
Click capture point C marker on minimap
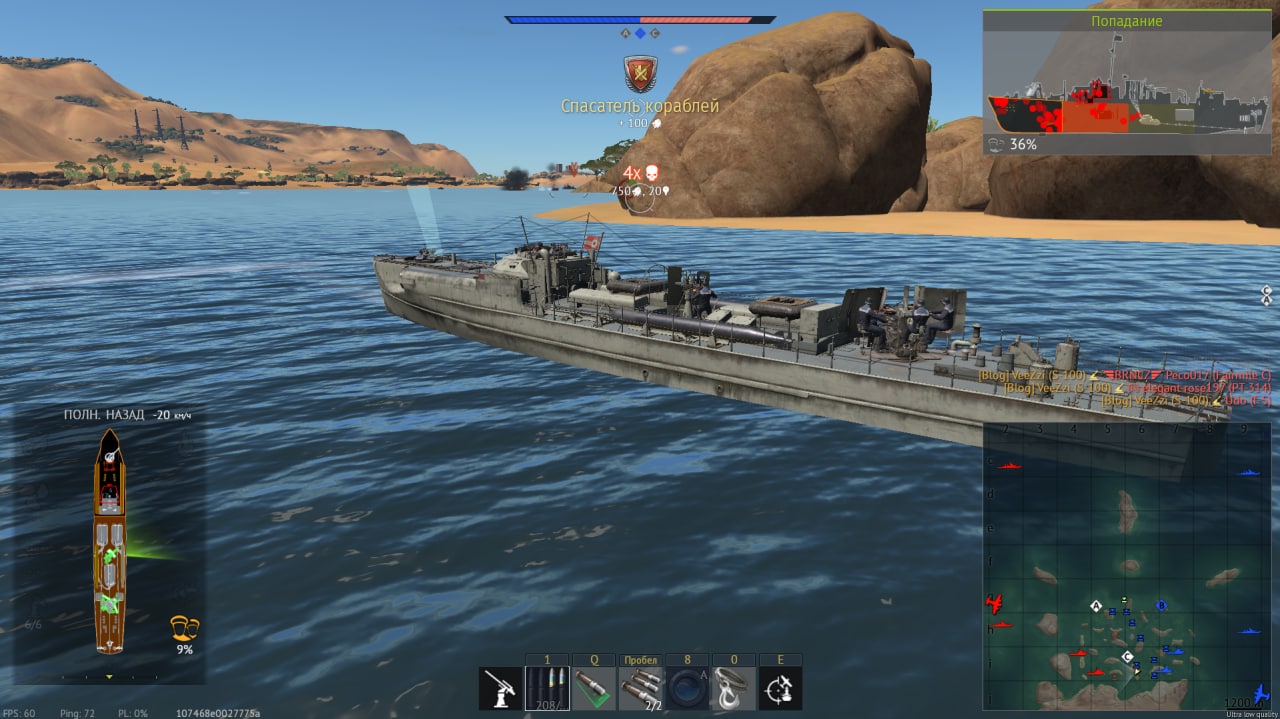coord(1128,656)
